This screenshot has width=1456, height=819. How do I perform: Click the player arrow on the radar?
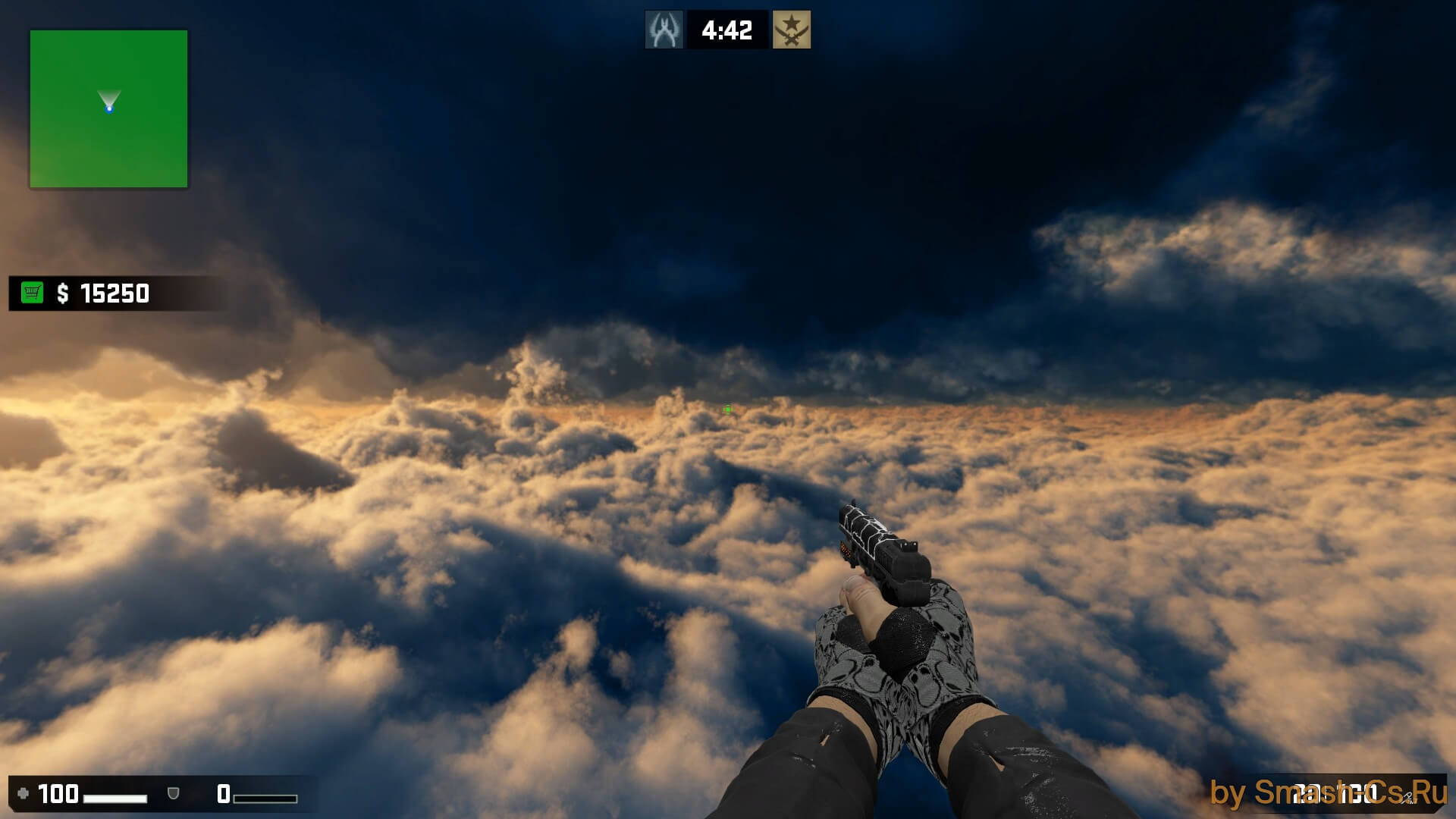(109, 105)
